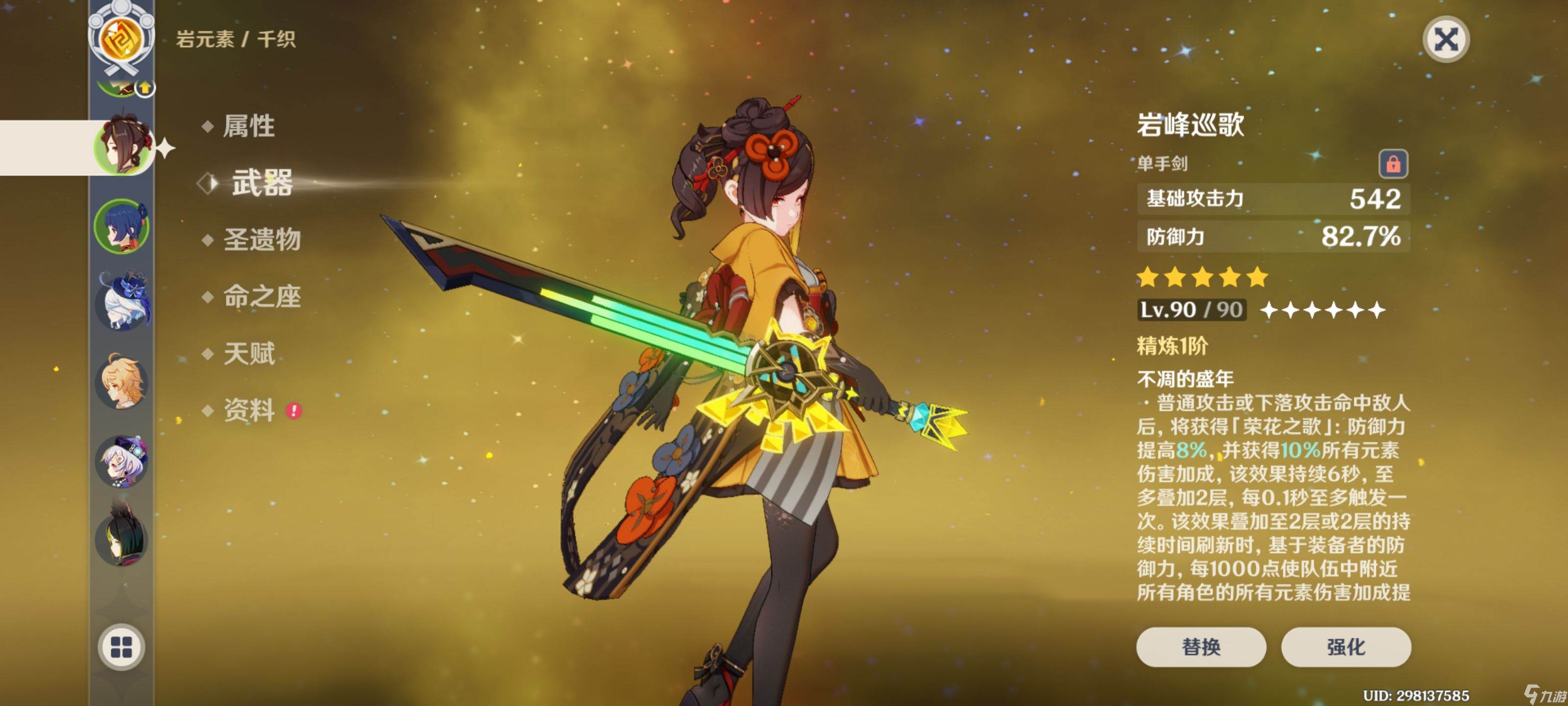Select Chiori's portrait in character list
Image resolution: width=1568 pixels, height=706 pixels.
122,146
